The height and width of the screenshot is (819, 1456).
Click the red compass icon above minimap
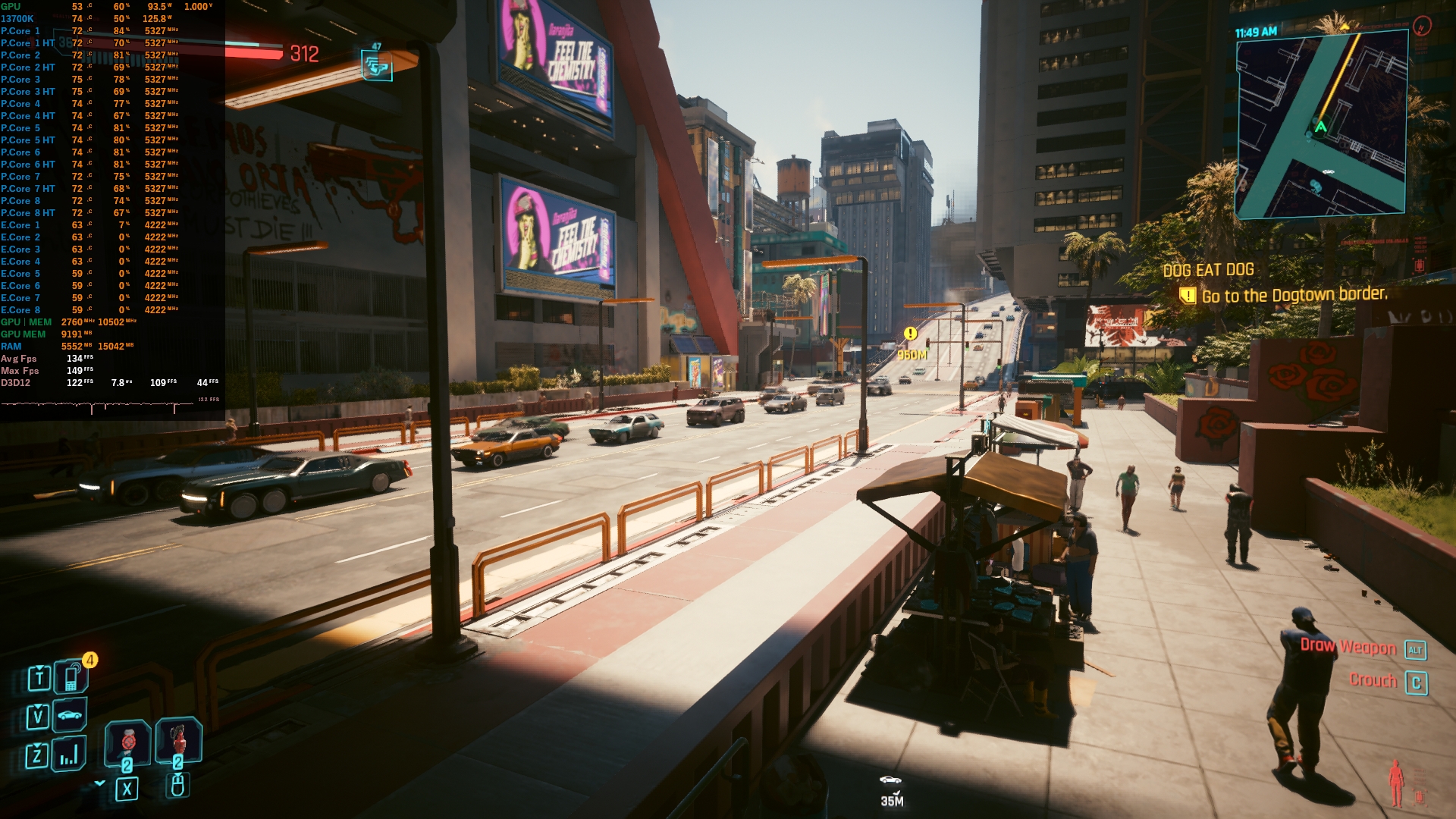click(1422, 27)
